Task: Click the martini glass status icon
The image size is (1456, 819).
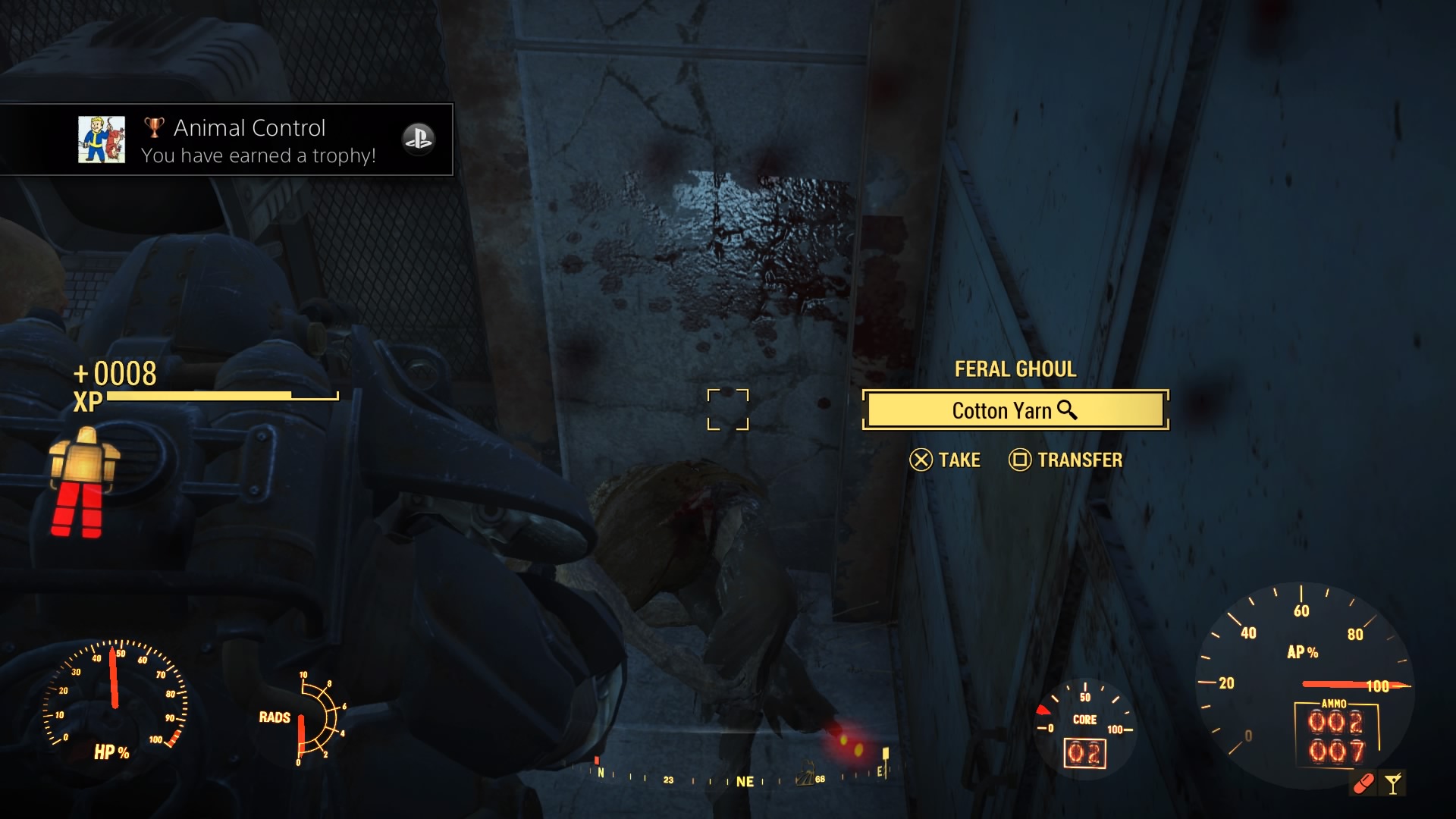Action: 1393,783
